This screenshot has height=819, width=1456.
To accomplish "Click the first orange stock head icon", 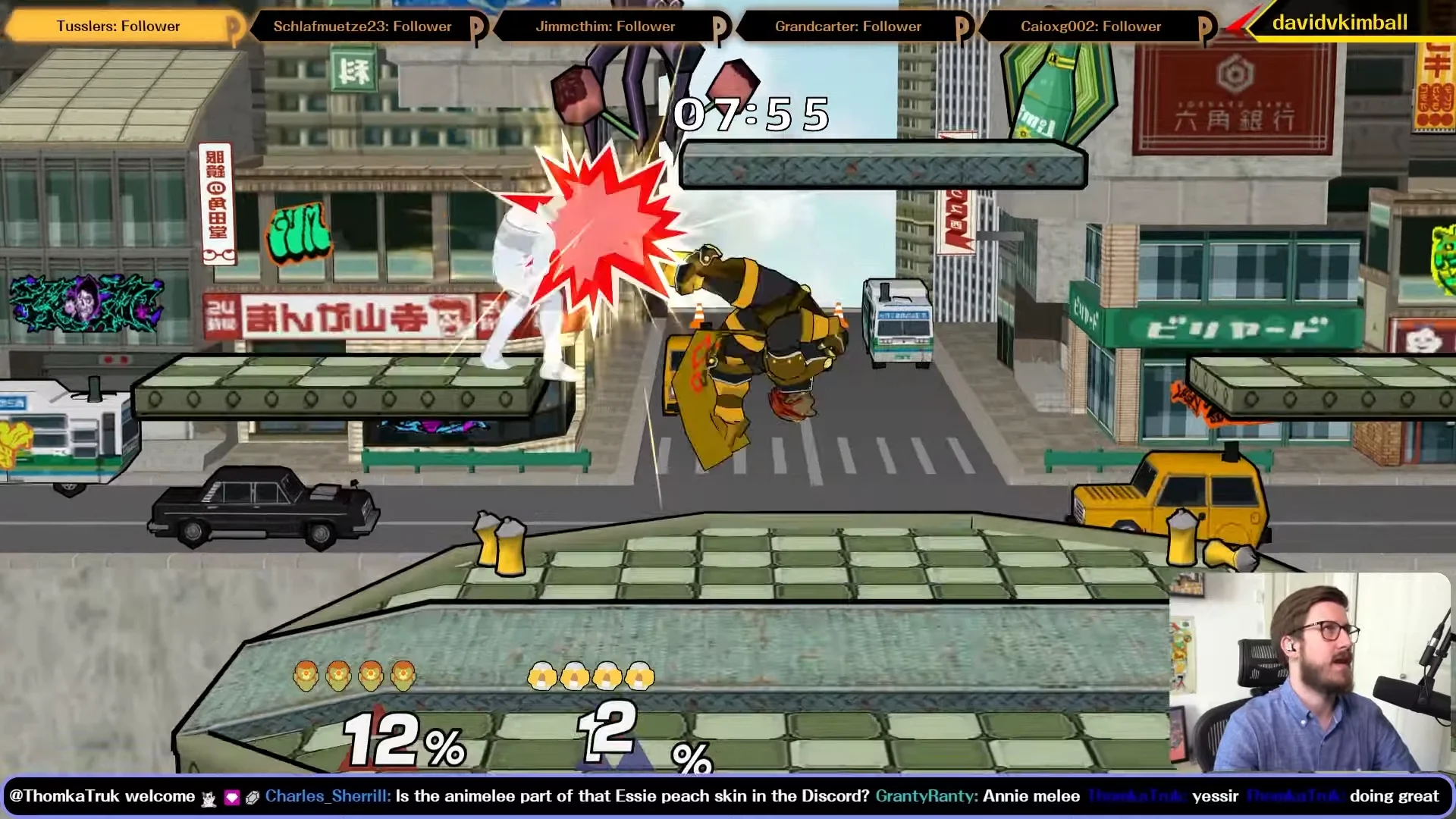I will pos(306,675).
